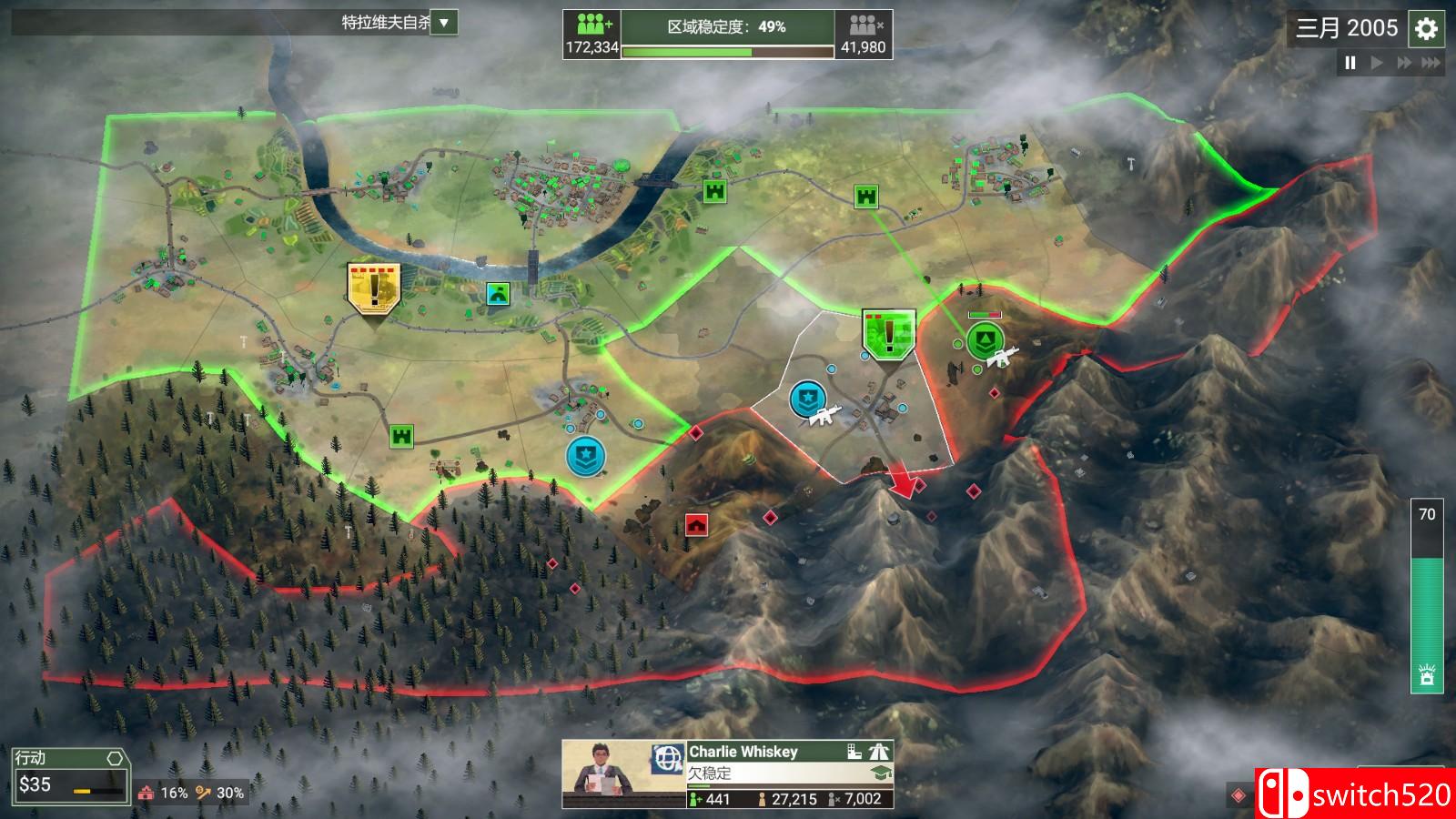This screenshot has height=819, width=1456.
Task: Click the blue garrison badge on the map
Action: click(x=587, y=455)
